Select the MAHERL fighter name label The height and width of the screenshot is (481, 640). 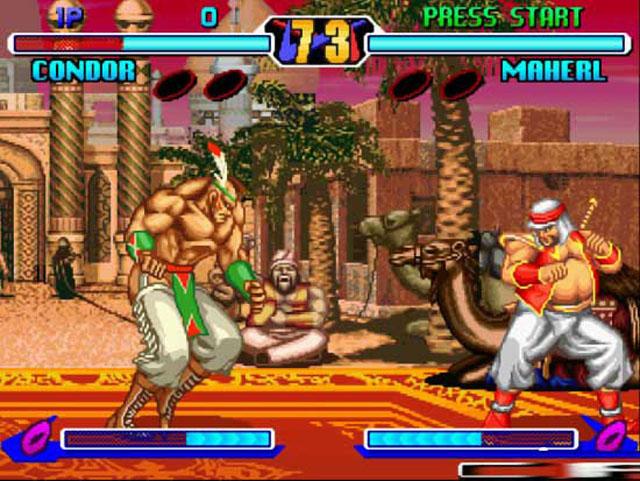553,71
